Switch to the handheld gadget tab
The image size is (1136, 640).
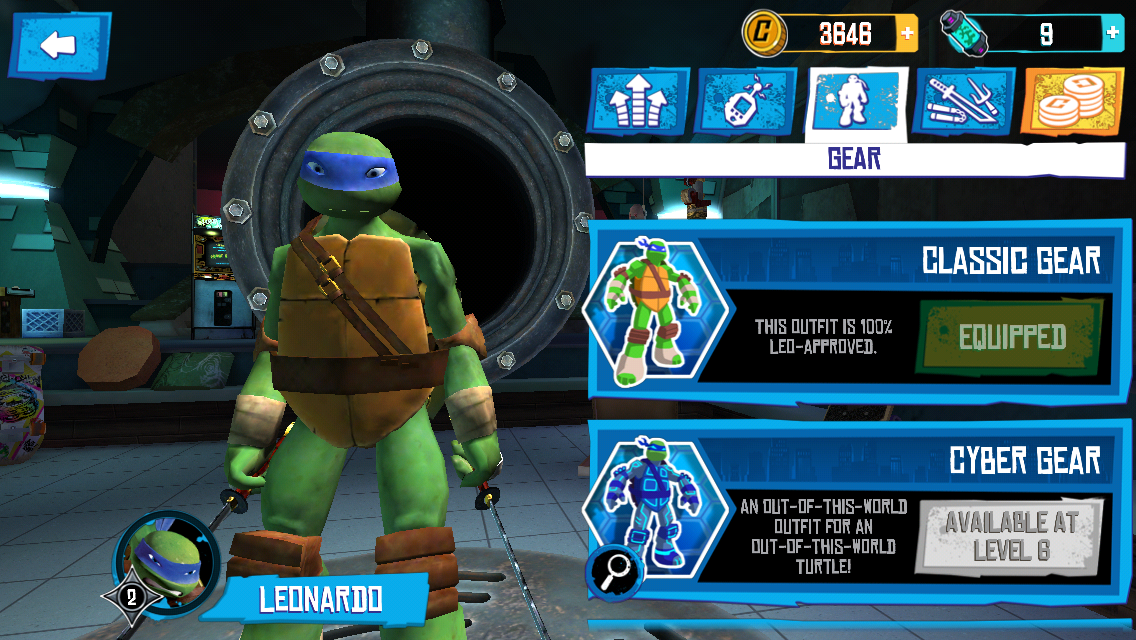[x=746, y=103]
